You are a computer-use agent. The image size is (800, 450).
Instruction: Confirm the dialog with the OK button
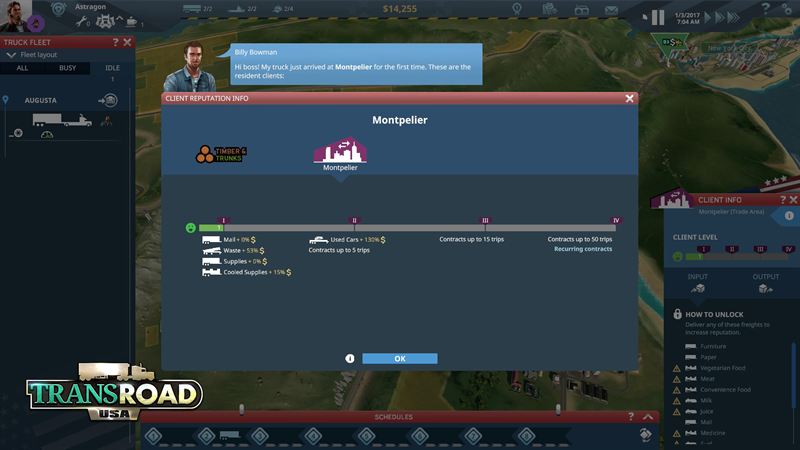coord(399,358)
